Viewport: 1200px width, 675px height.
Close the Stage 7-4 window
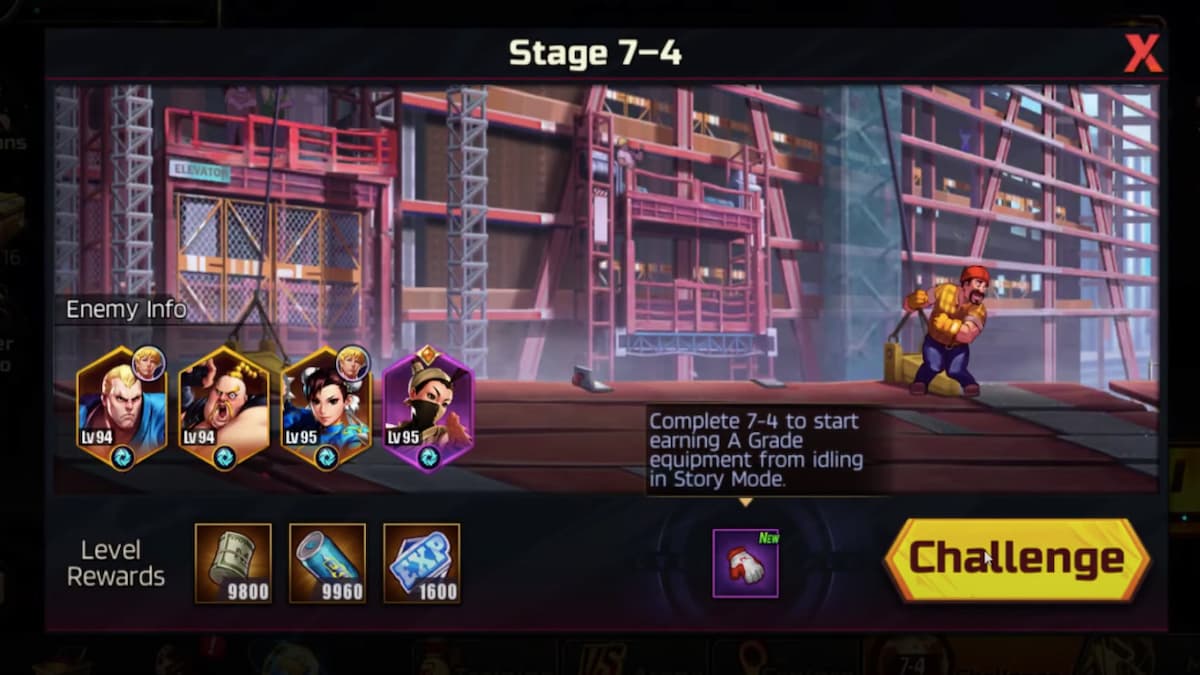[1142, 53]
